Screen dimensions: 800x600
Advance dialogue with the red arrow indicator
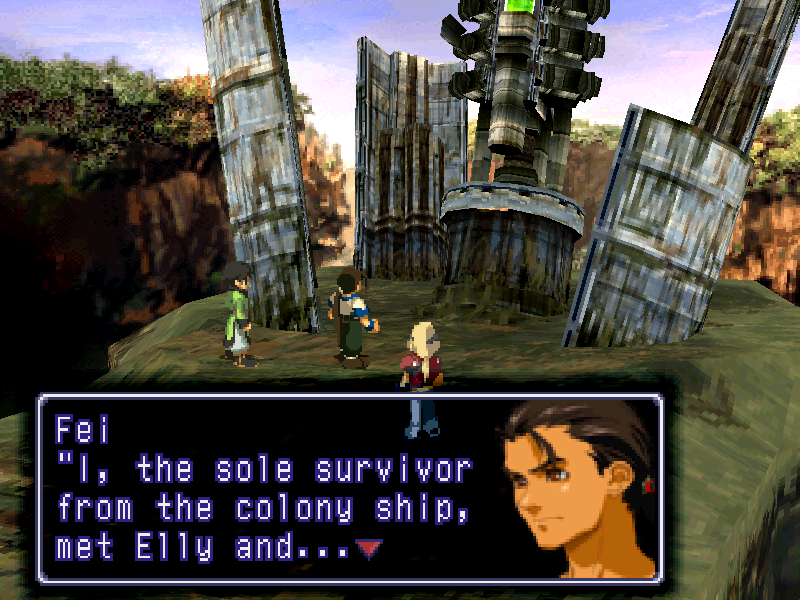pyautogui.click(x=369, y=549)
